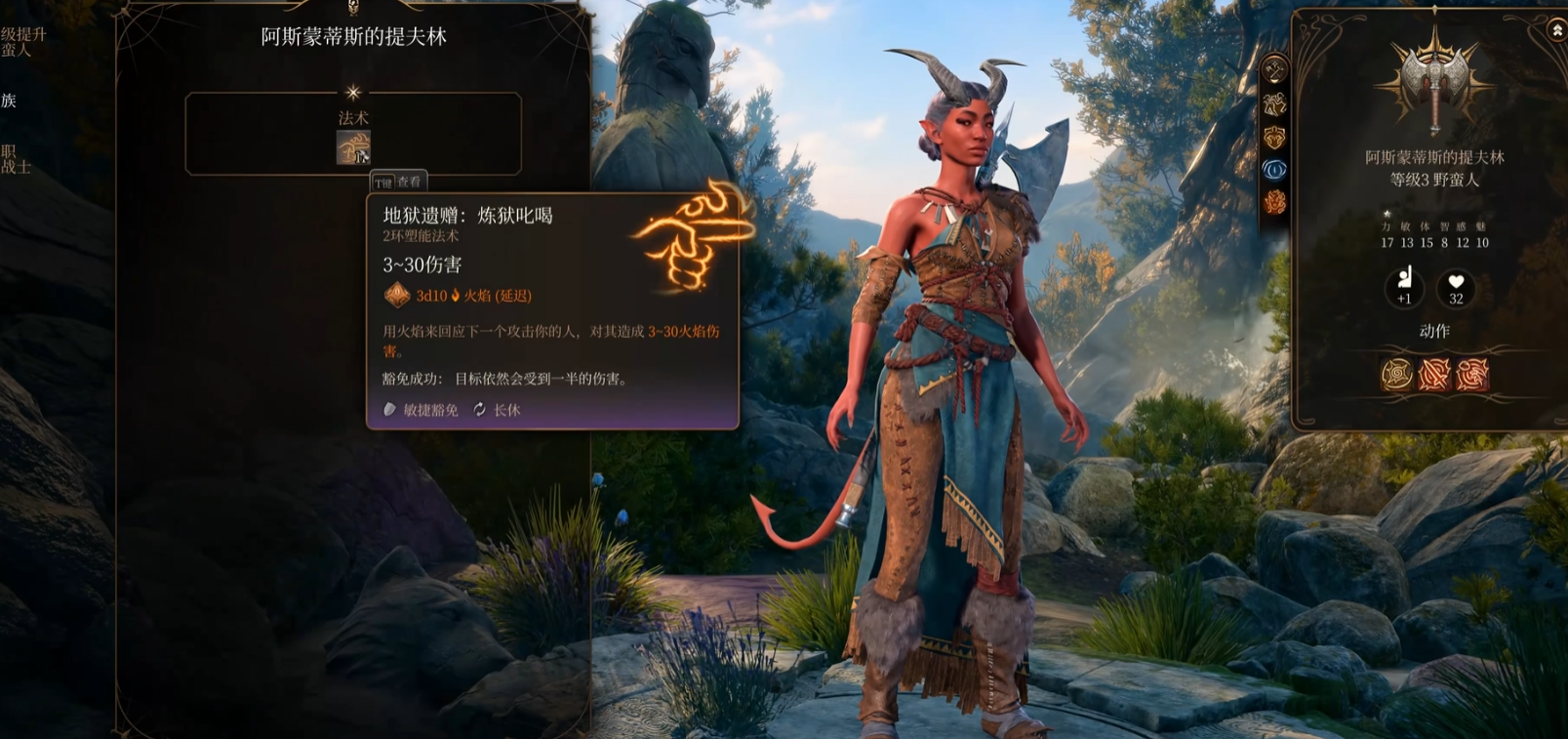The height and width of the screenshot is (739, 1568).
Task: Click the +1 proficiency bonus badge
Action: (x=1404, y=287)
